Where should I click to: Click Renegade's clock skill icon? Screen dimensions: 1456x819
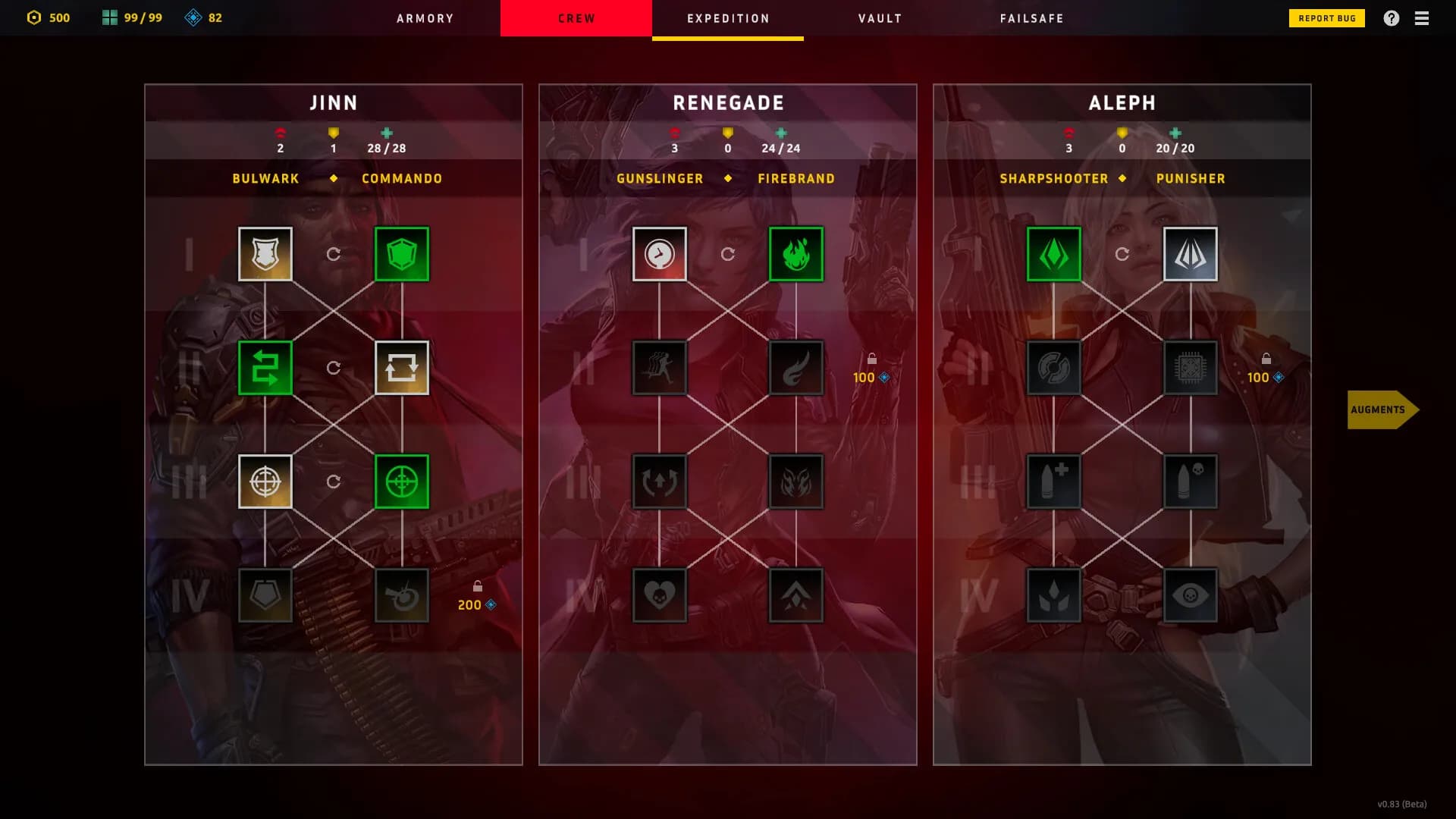tap(659, 253)
